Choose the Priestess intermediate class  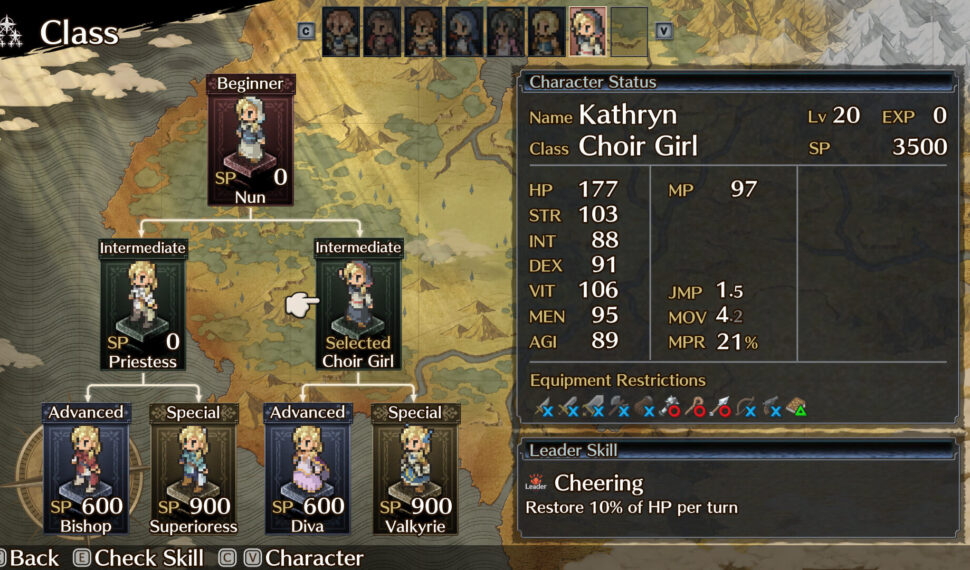tap(143, 304)
